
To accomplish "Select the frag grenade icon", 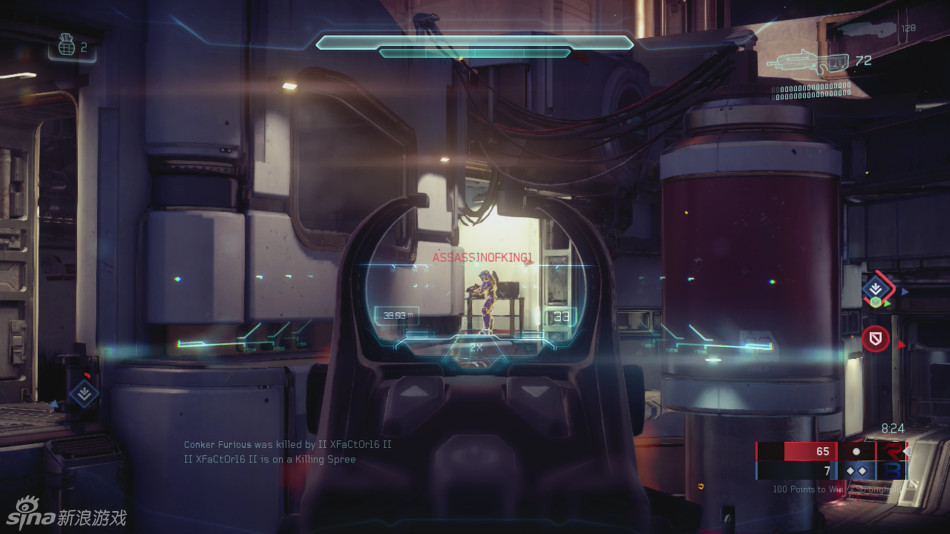I will coord(64,46).
